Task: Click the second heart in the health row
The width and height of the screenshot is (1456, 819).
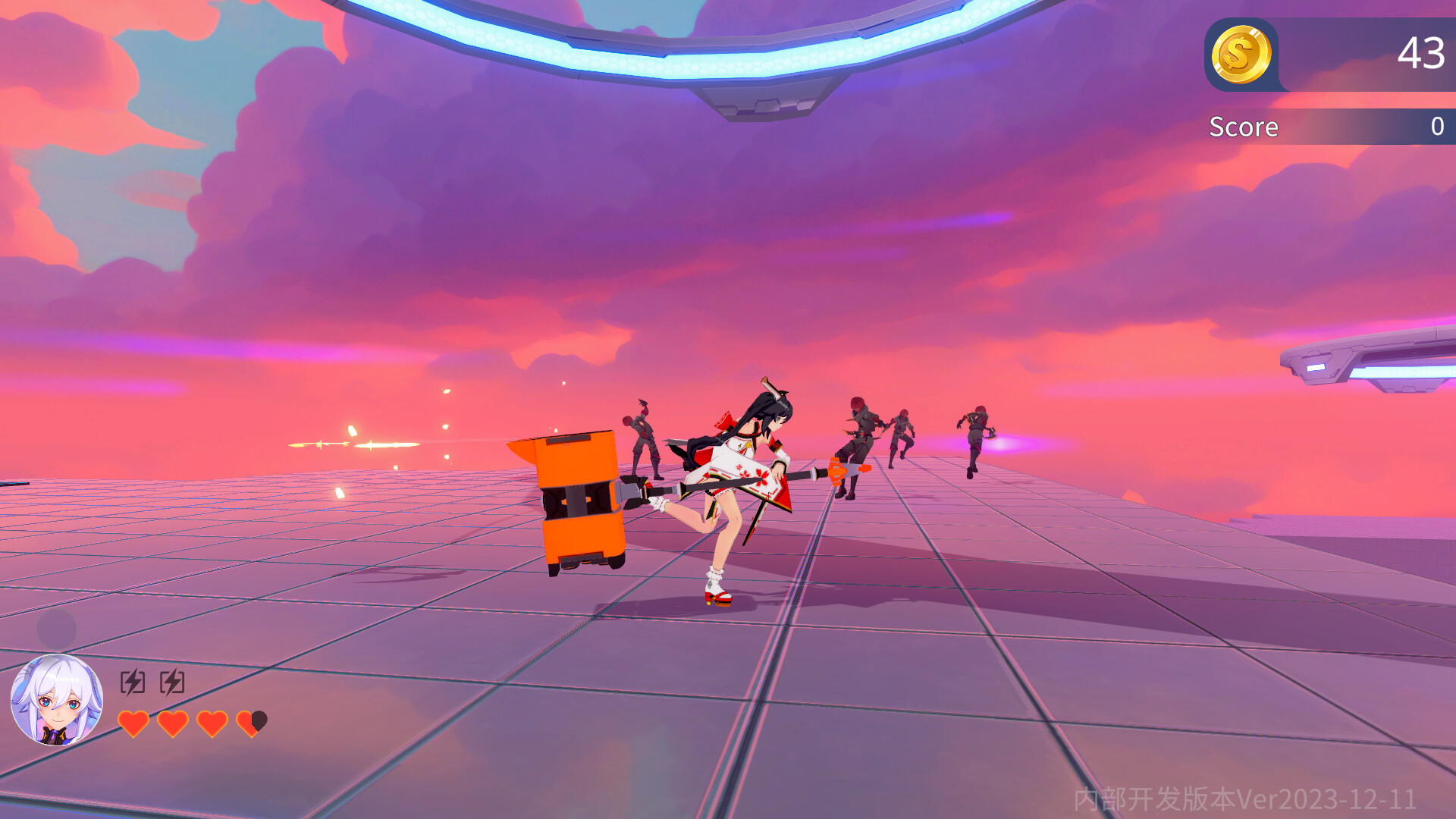Action: point(172,723)
